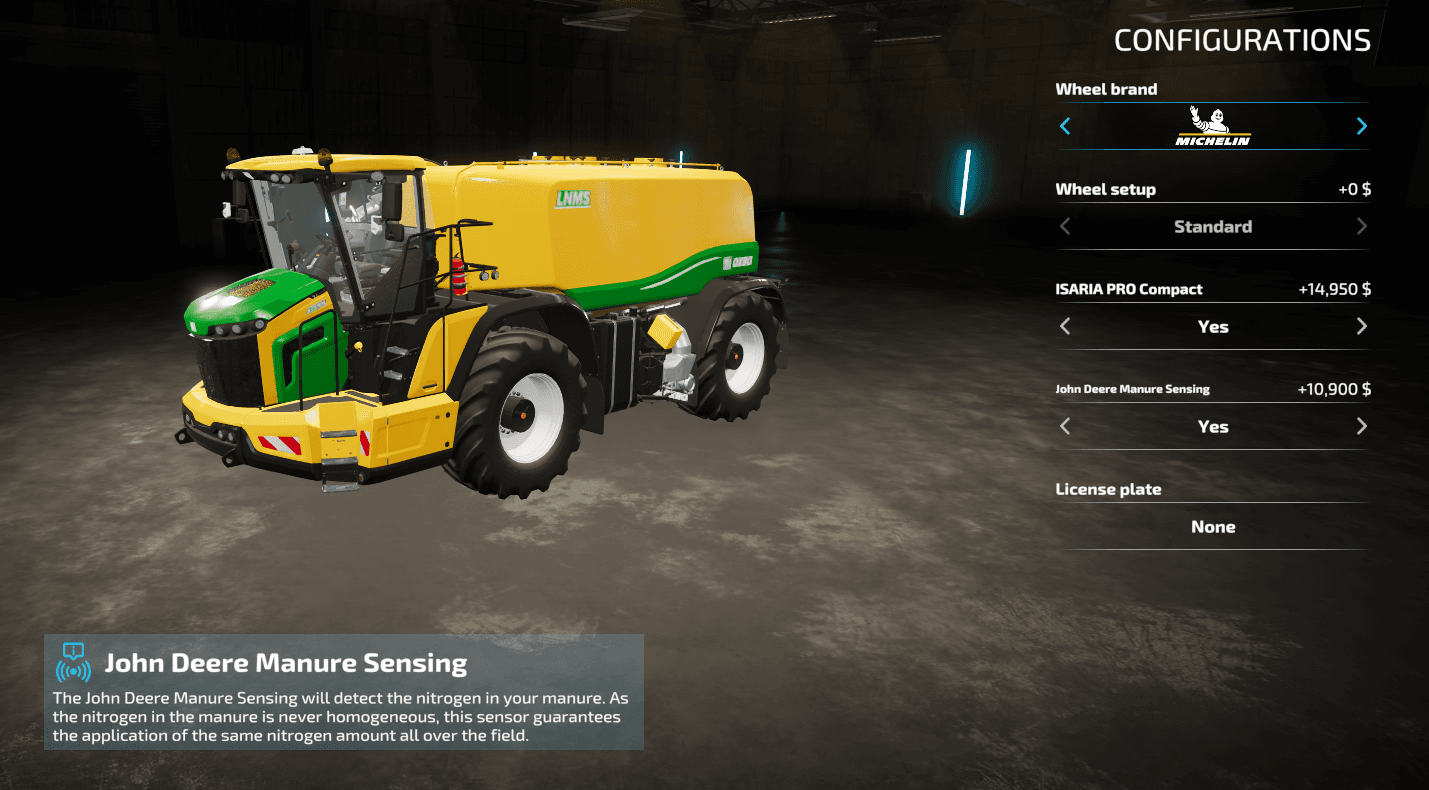Click left arrow for ISARIA PRO Compact
The image size is (1429, 790).
(1065, 326)
